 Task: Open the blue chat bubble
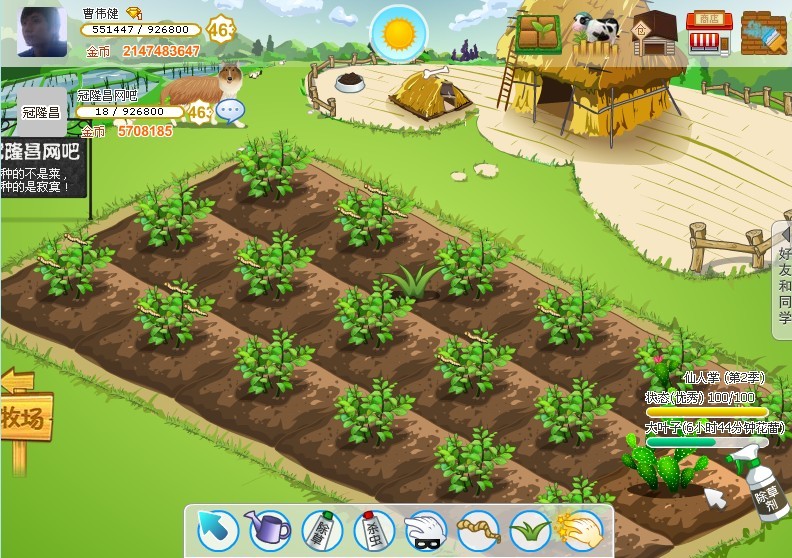point(230,111)
